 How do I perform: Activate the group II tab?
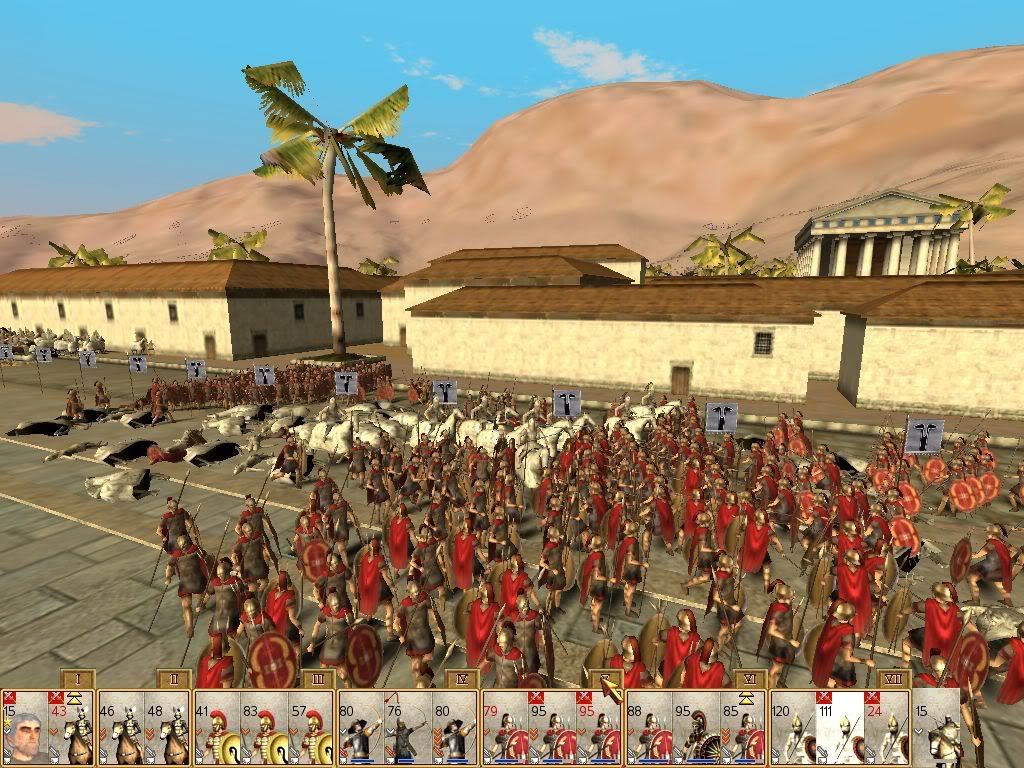[x=173, y=679]
